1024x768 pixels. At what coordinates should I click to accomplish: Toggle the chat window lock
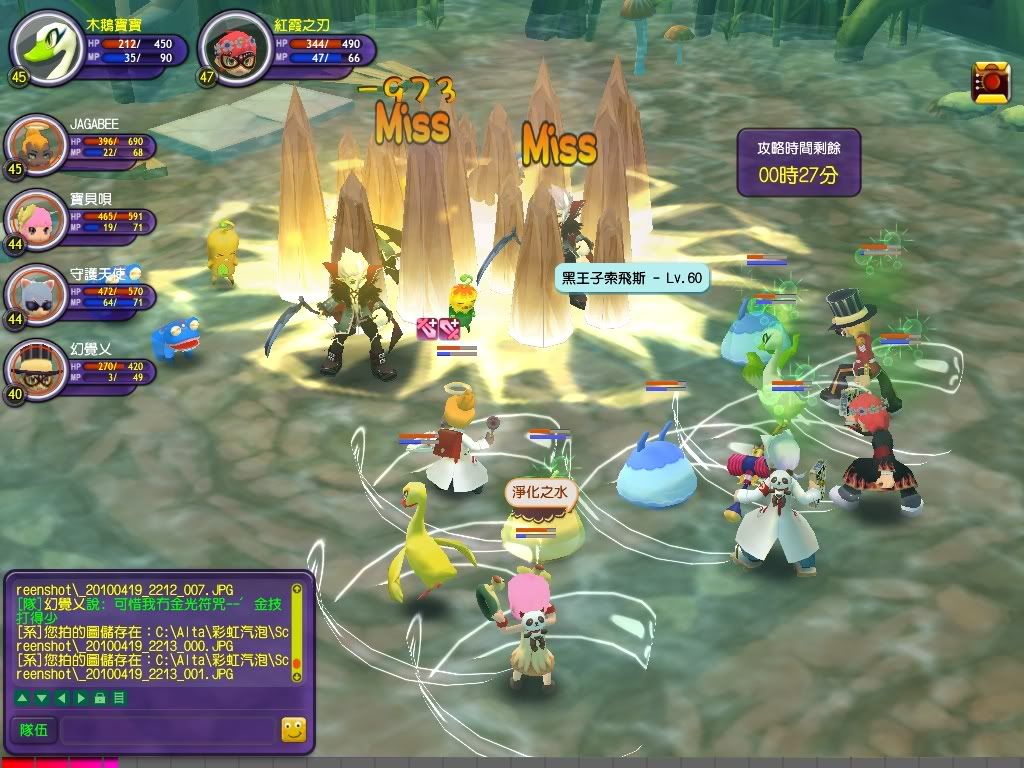click(100, 697)
